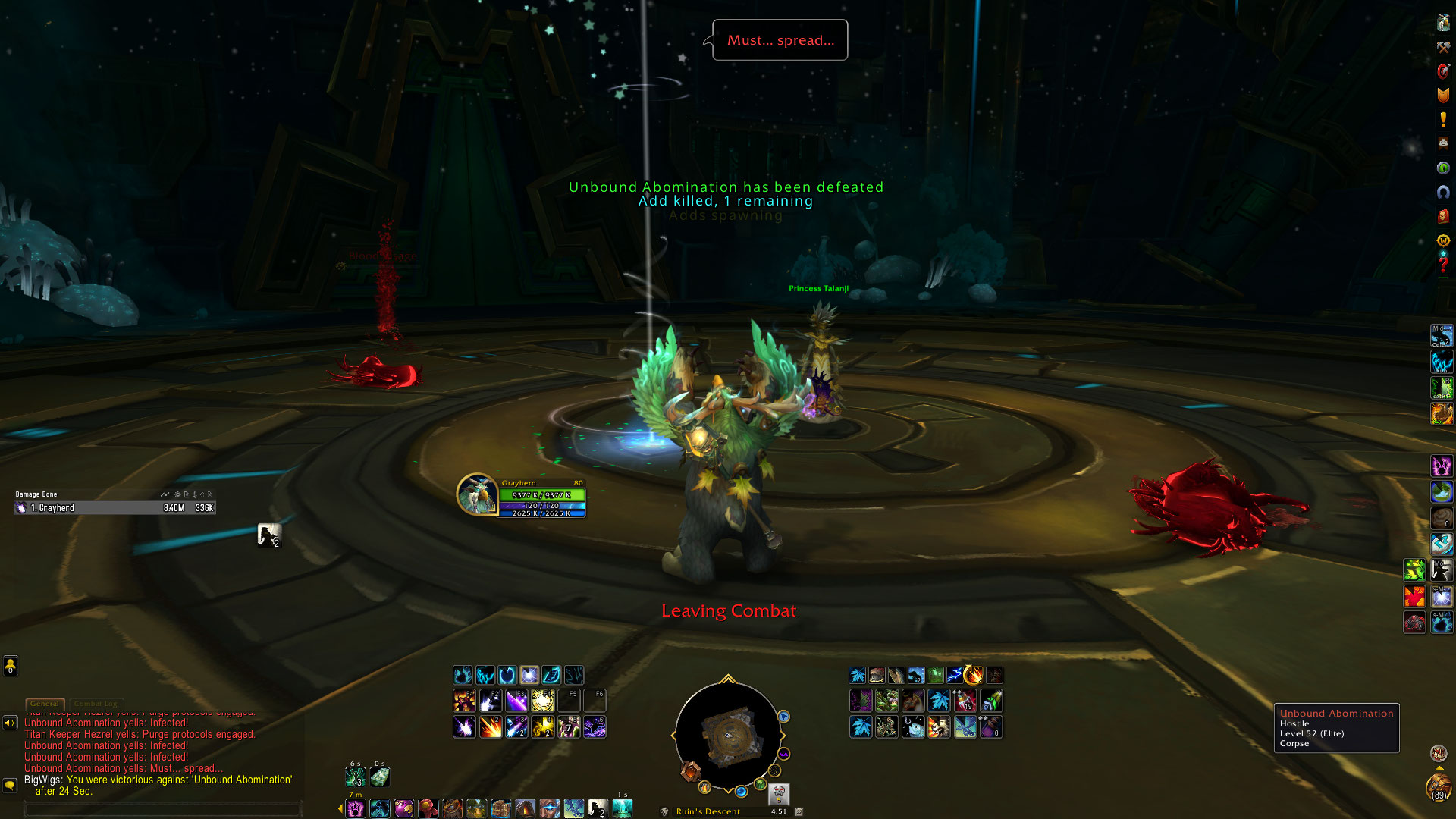The image size is (1456, 819).
Task: Open the social friends button
Action: pyautogui.click(x=10, y=666)
